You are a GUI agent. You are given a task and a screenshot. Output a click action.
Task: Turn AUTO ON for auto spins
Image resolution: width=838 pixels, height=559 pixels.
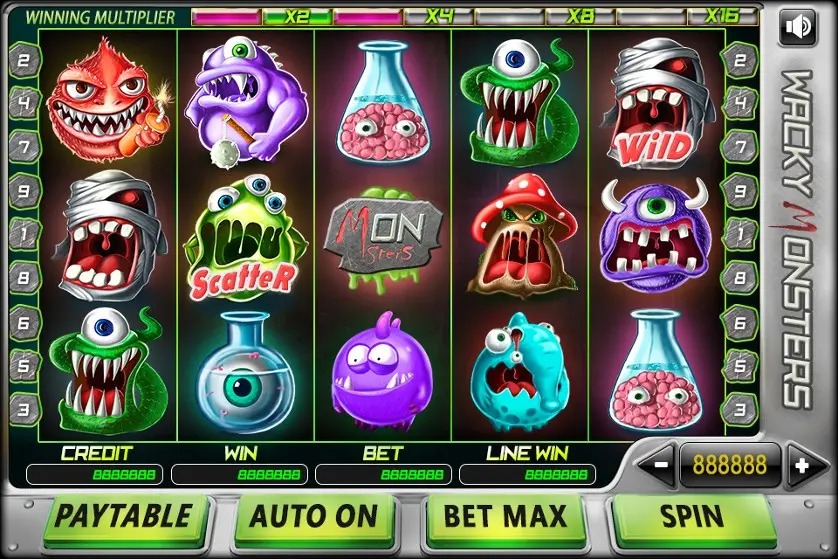coord(313,518)
